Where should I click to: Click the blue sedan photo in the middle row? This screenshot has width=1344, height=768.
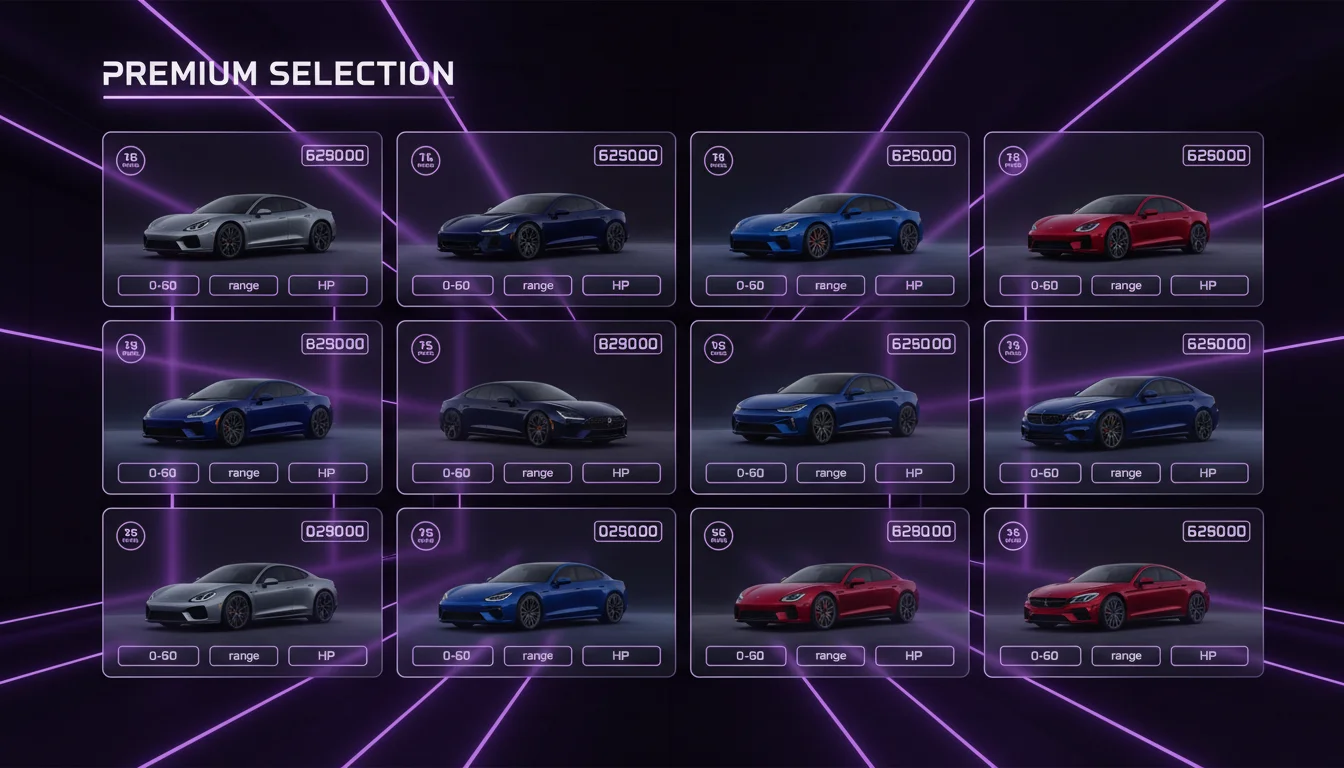(x=828, y=408)
